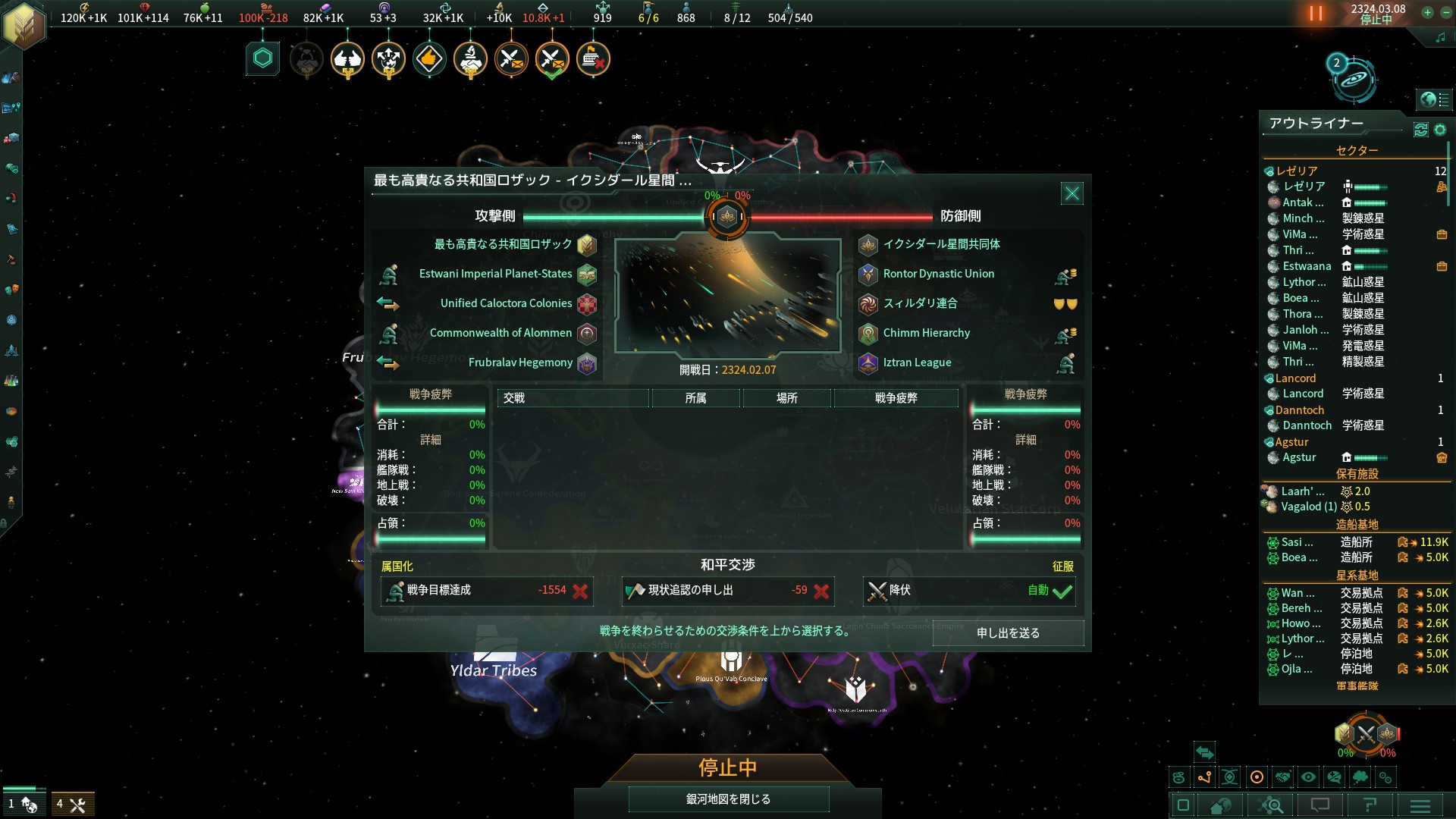
Task: Click the home system house icon
Action: [1220, 805]
